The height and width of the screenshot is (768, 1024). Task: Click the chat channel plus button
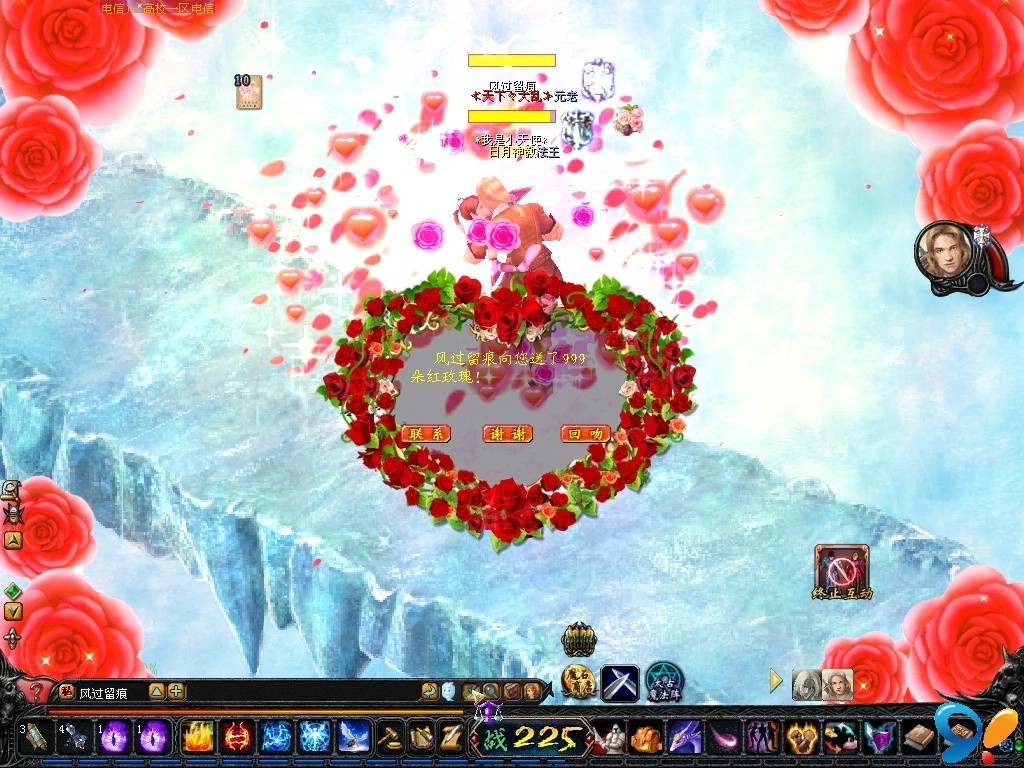tap(176, 691)
